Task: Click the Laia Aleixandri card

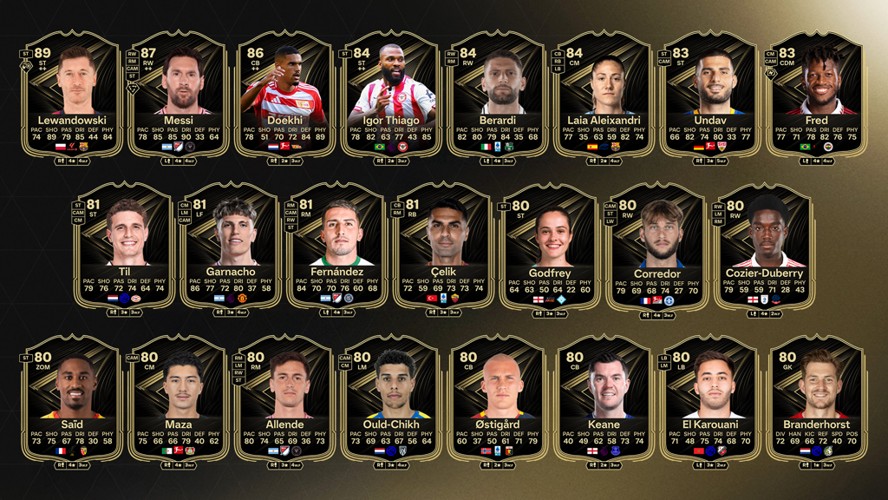Action: 604,95
